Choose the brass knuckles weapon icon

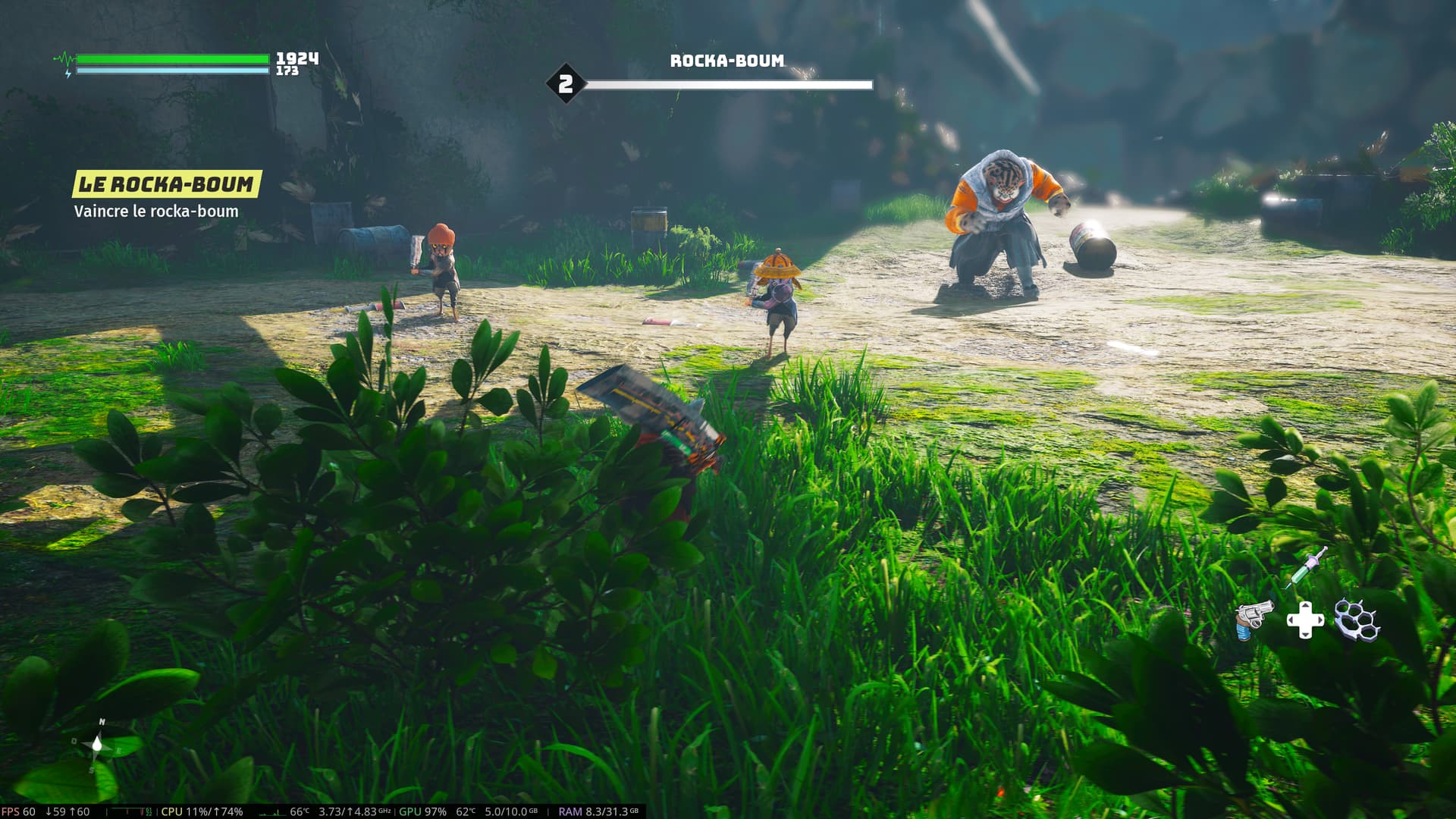tap(1357, 619)
